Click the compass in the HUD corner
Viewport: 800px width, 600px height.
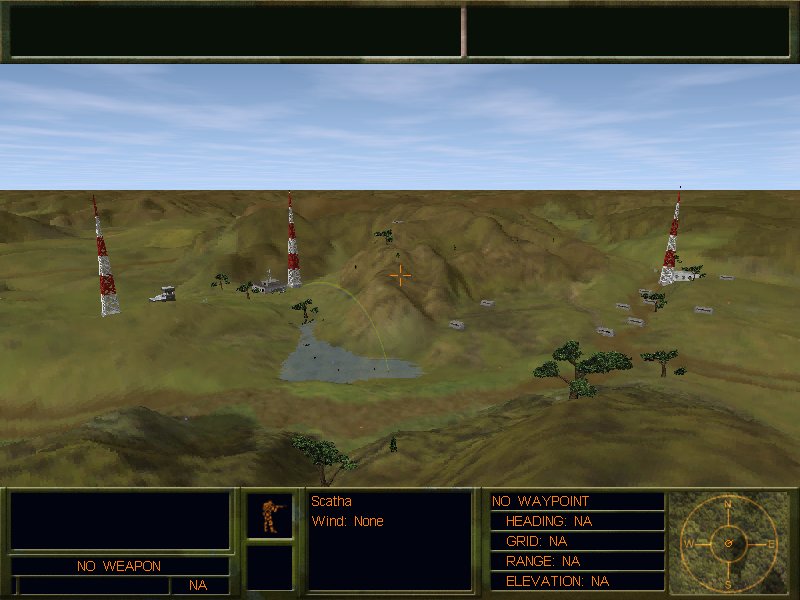pyautogui.click(x=728, y=543)
